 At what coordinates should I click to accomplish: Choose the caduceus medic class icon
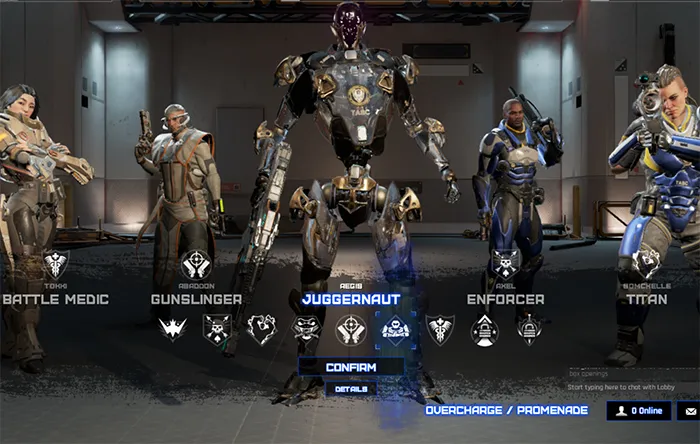click(439, 328)
